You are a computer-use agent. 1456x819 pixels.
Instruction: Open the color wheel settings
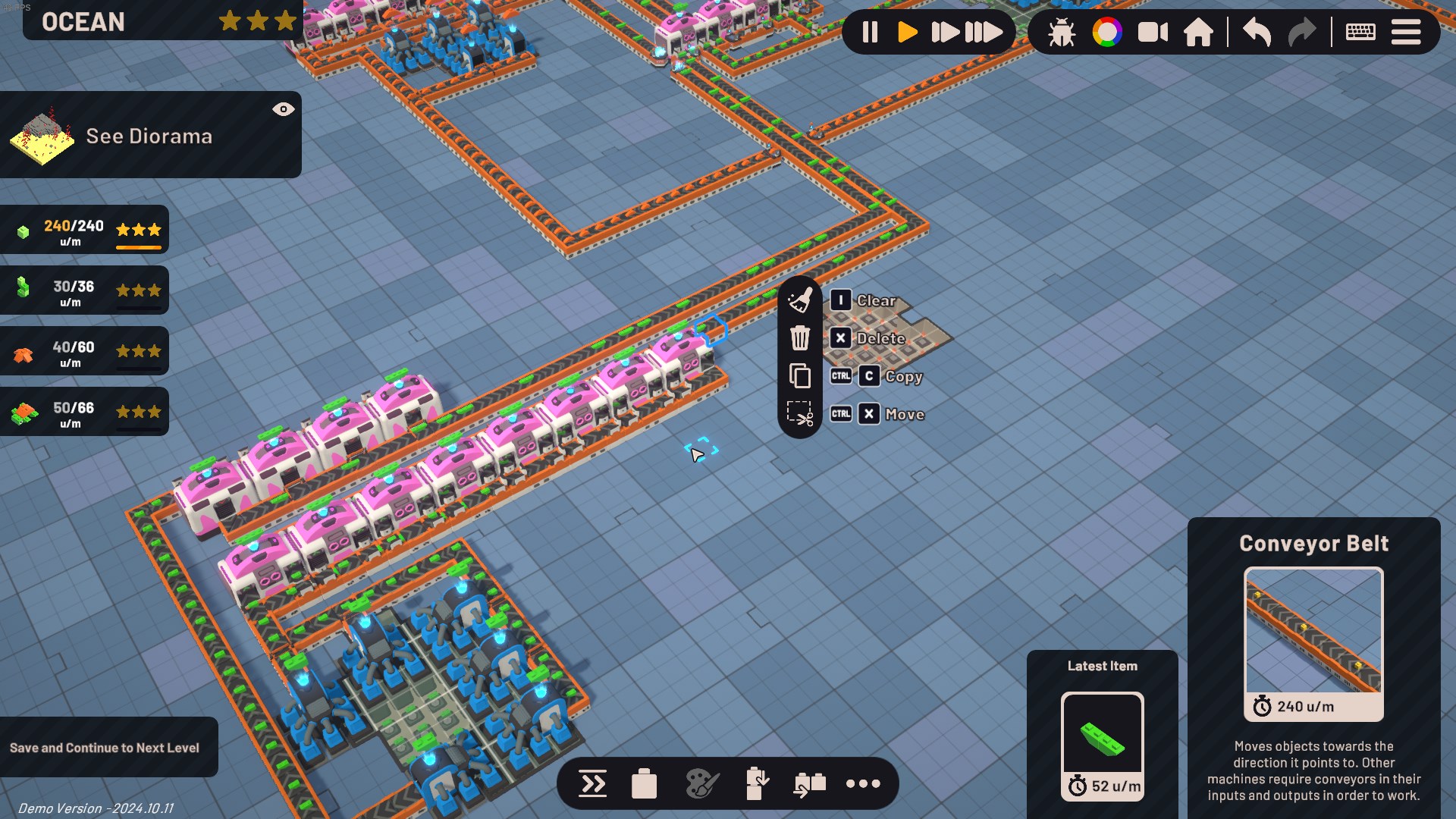pos(1109,32)
